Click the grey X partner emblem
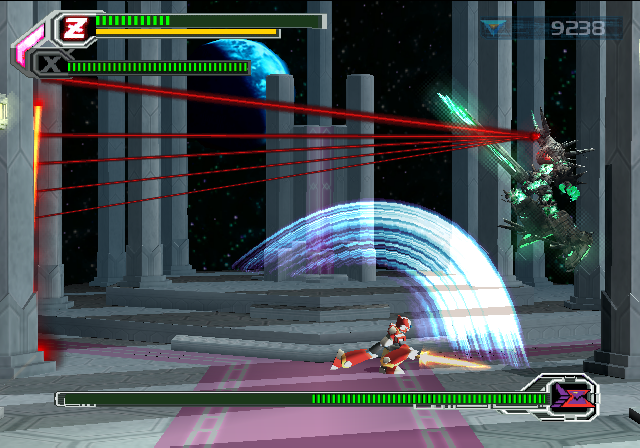 (x=48, y=65)
